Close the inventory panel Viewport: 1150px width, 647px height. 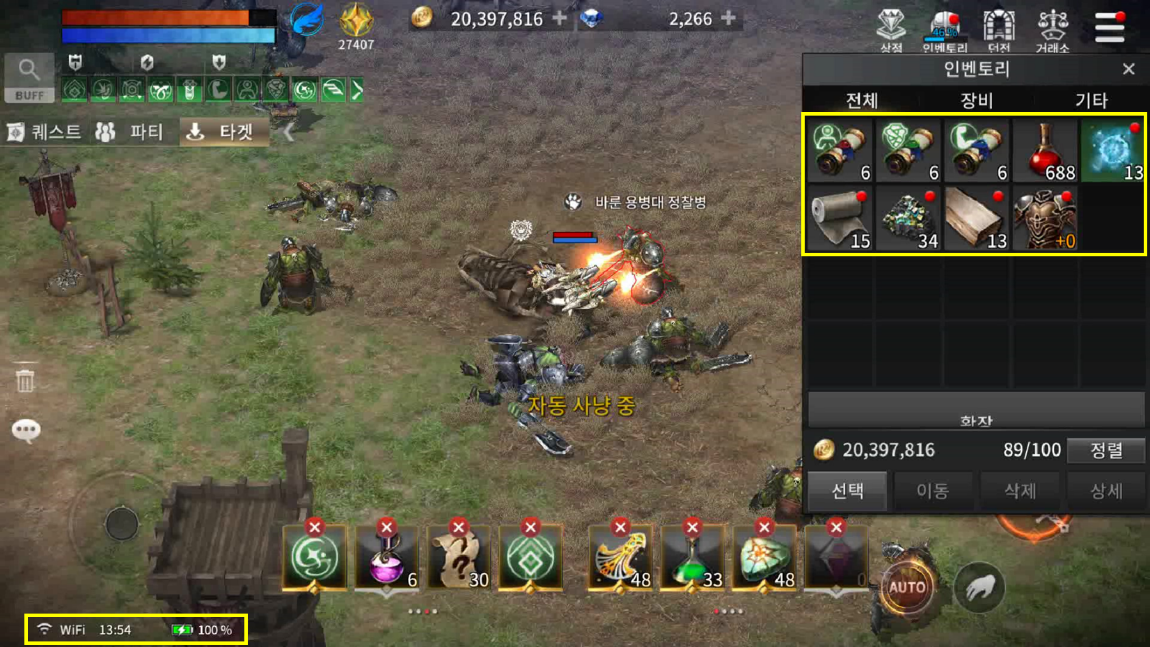coord(1128,69)
